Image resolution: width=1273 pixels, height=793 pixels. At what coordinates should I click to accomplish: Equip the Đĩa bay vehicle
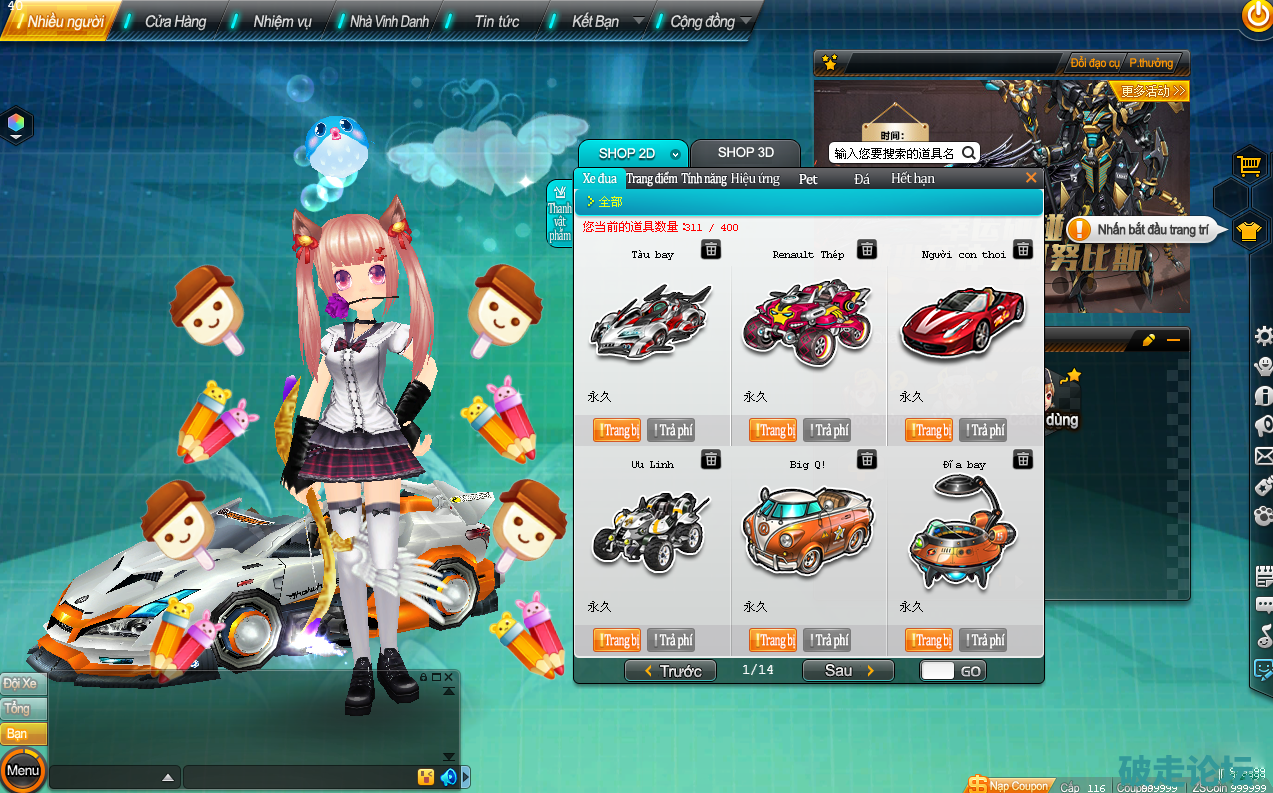pos(929,640)
